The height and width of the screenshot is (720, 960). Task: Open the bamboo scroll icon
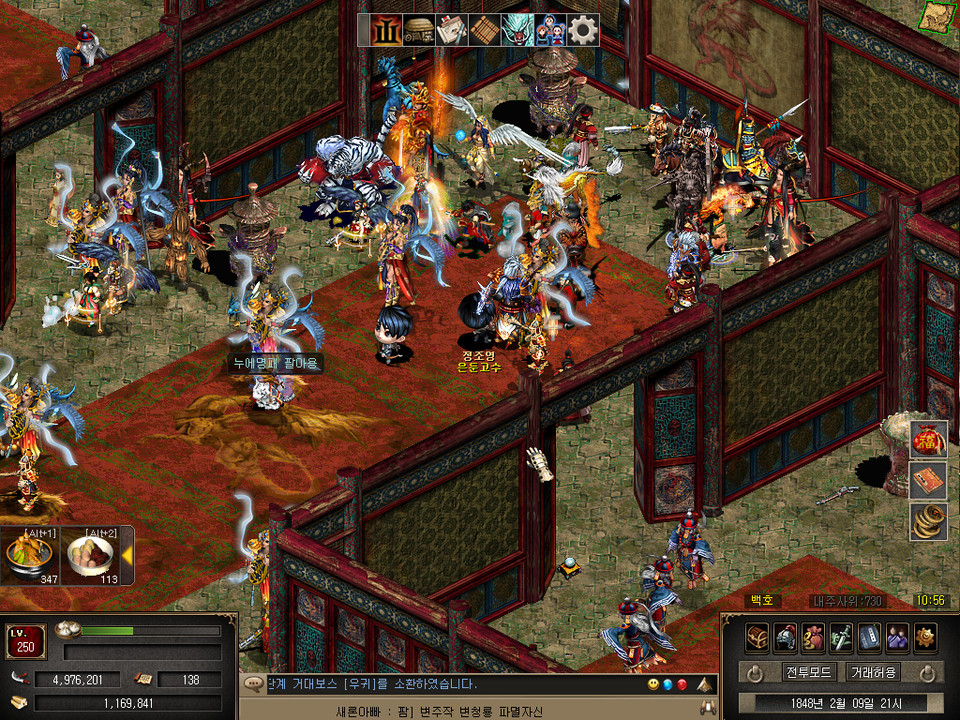click(x=484, y=30)
